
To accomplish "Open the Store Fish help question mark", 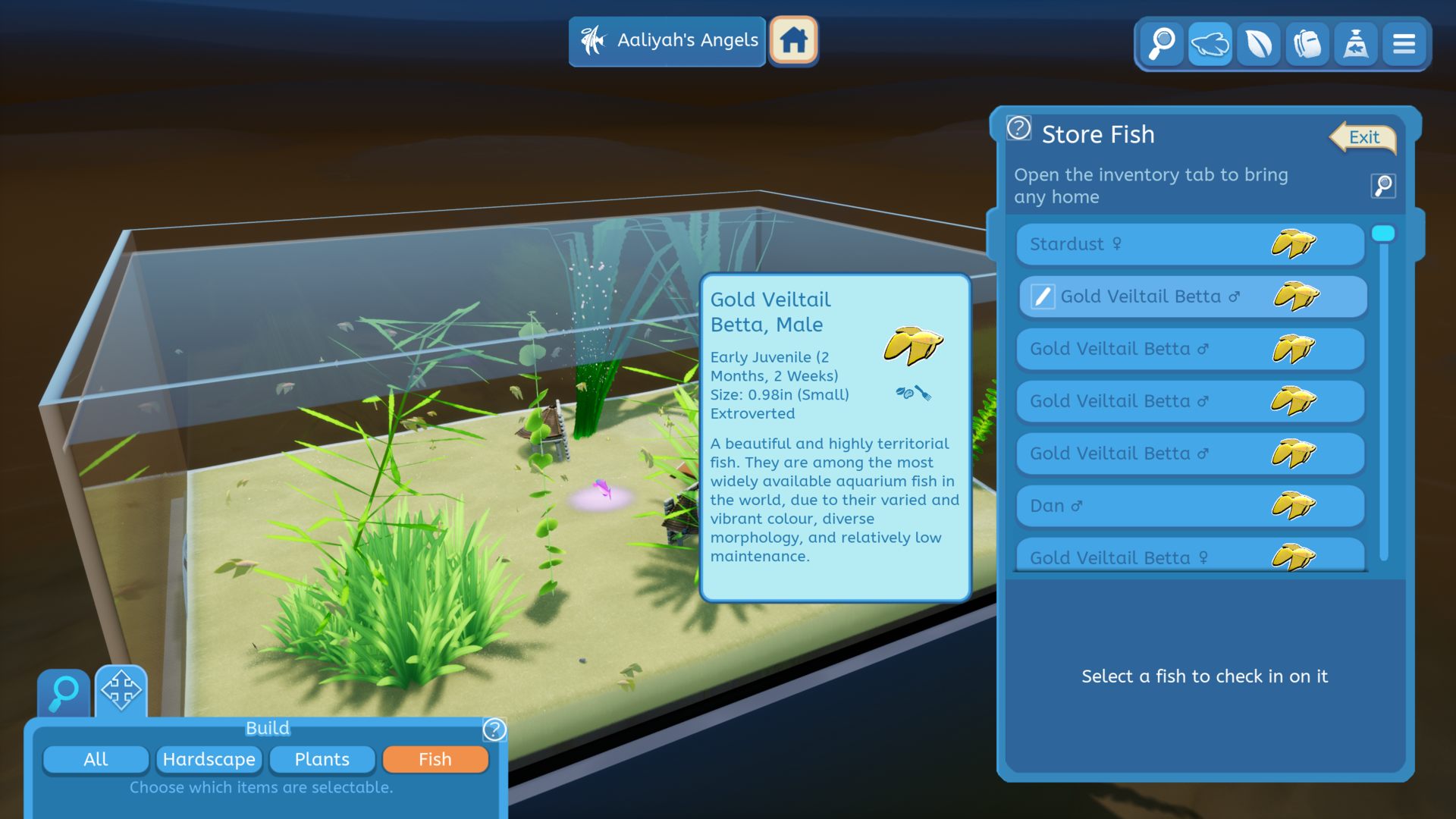I will point(1018,129).
